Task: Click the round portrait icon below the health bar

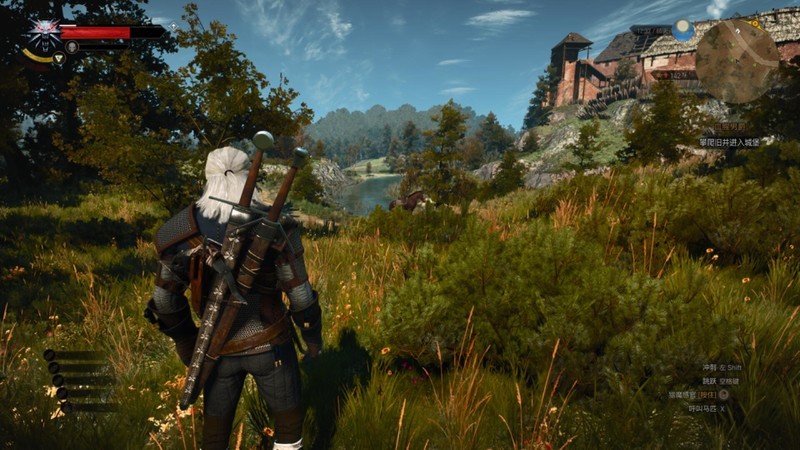Action: coord(72,47)
